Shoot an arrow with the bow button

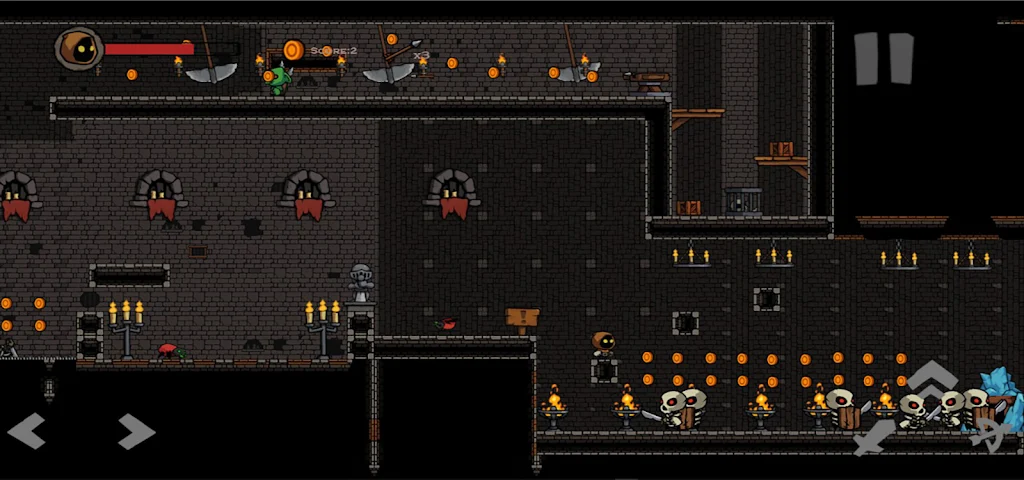(x=988, y=434)
